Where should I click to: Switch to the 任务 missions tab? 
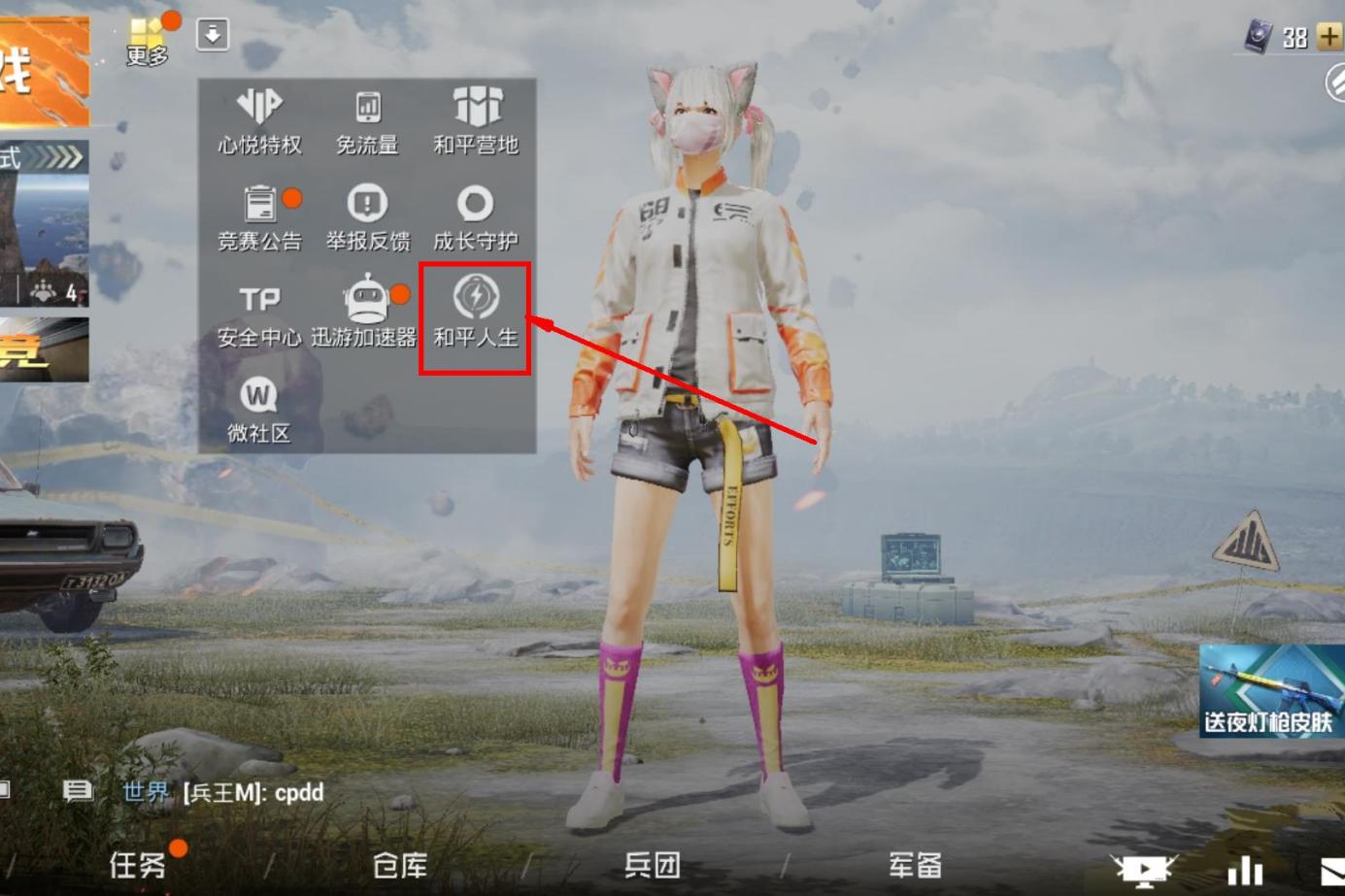click(137, 864)
